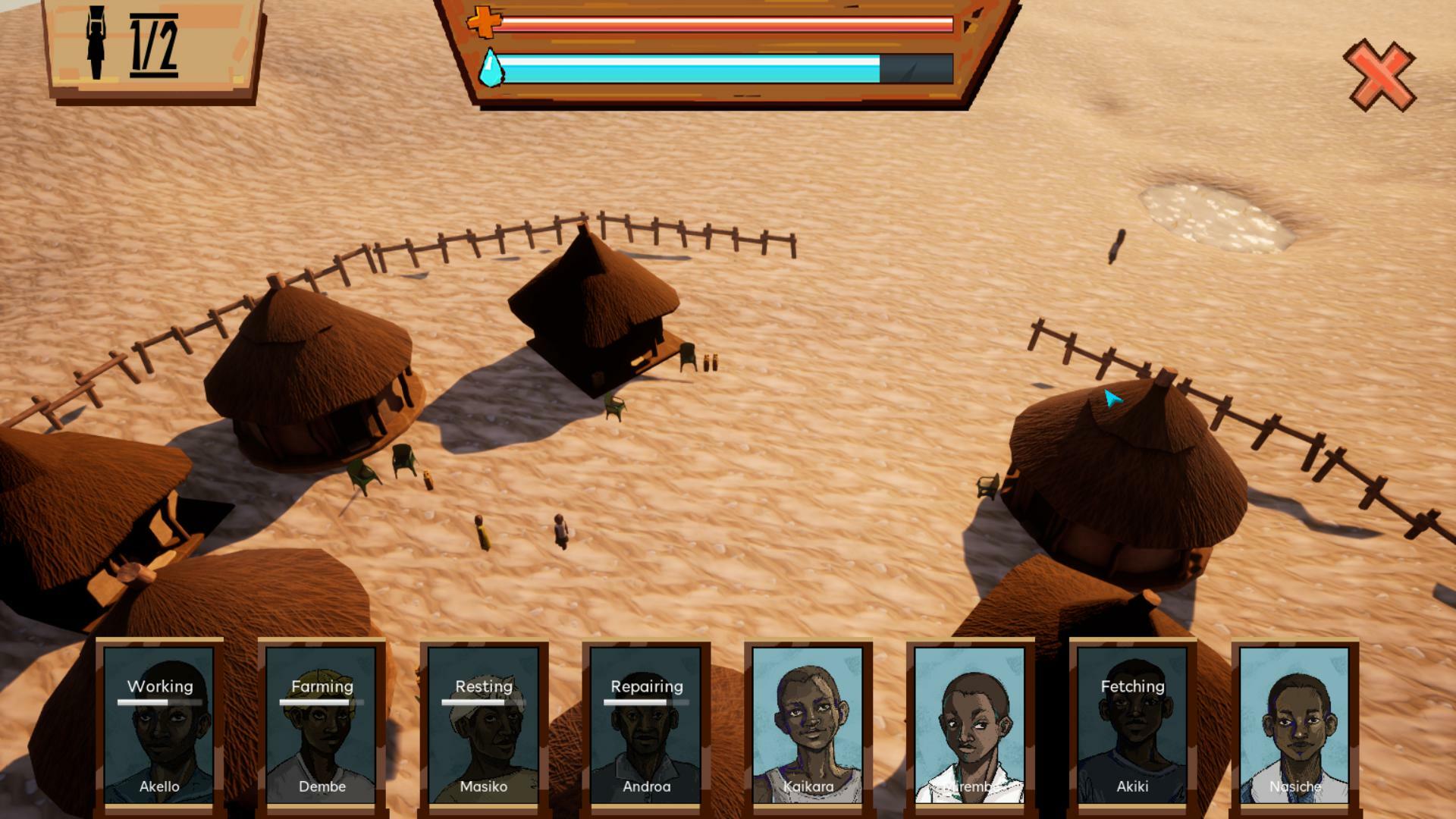Select the villager walking in the village center
The width and height of the screenshot is (1456, 819).
(560, 531)
